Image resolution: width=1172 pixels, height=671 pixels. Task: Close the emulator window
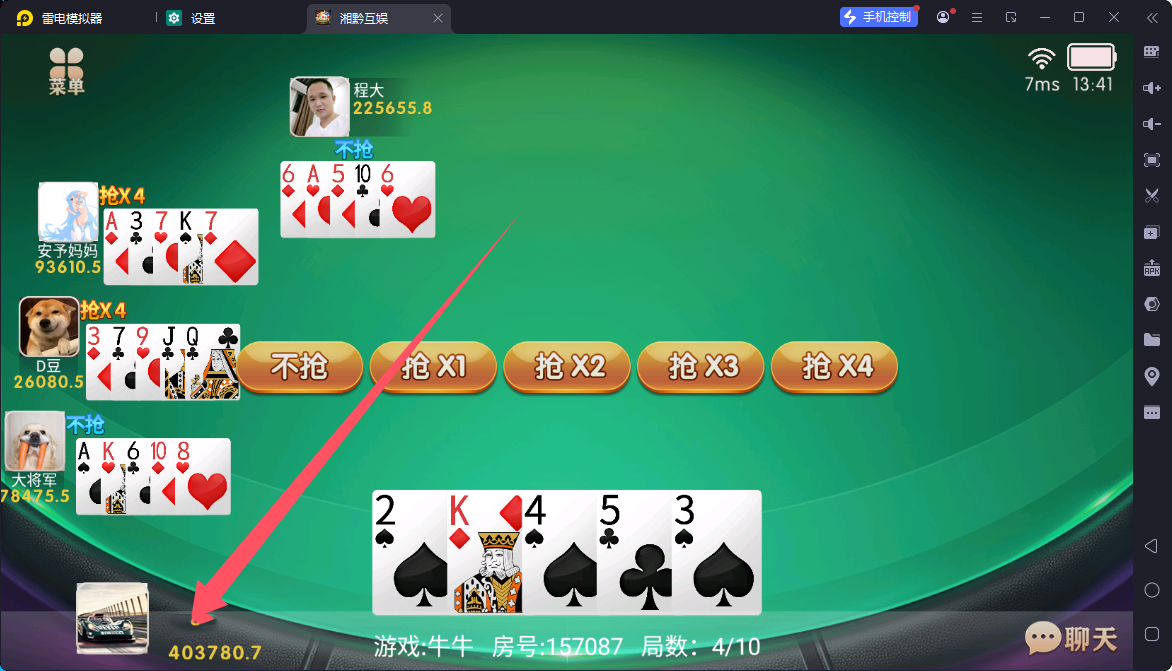pos(1114,17)
